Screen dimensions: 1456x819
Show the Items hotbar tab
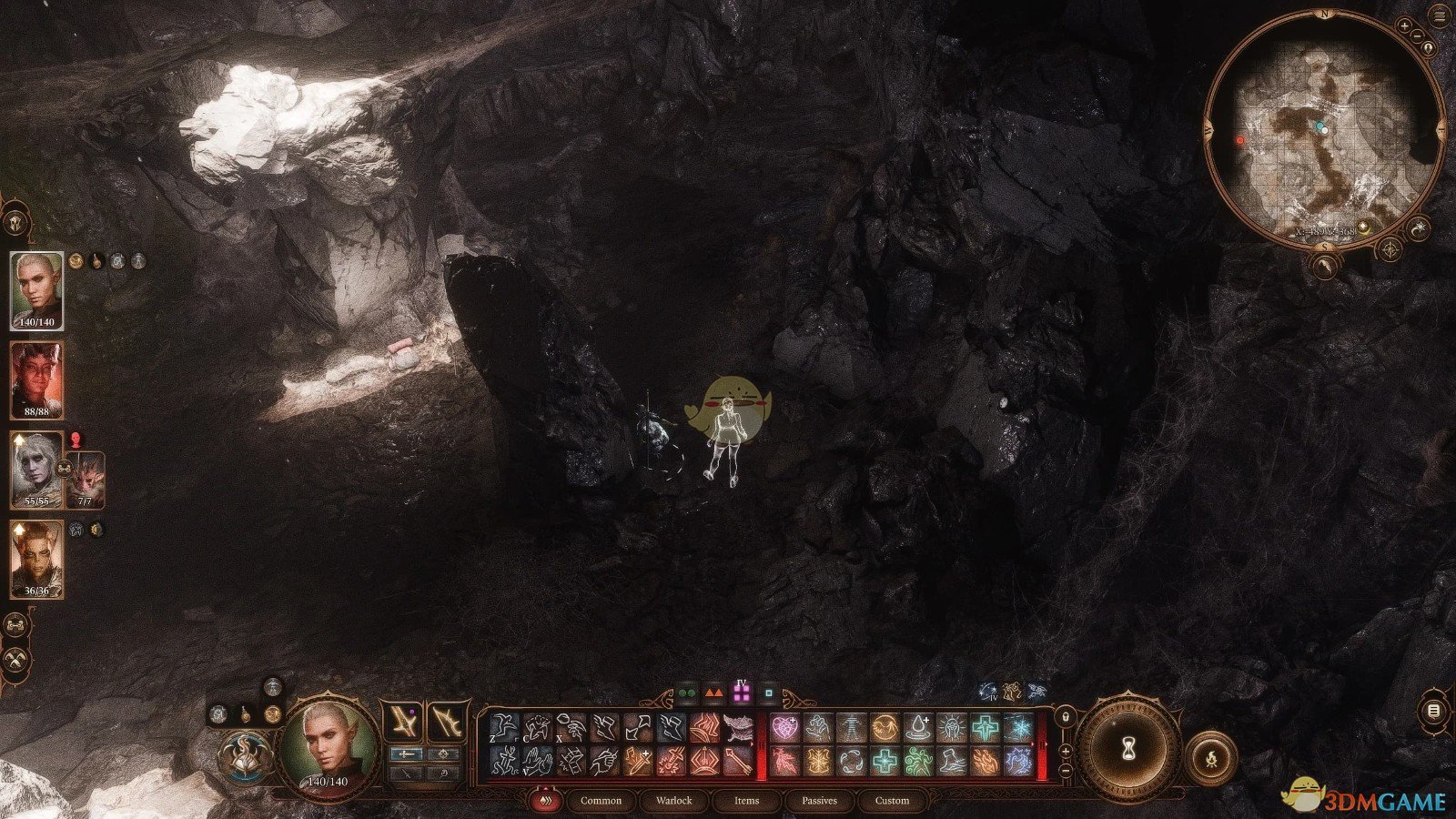coord(746,801)
